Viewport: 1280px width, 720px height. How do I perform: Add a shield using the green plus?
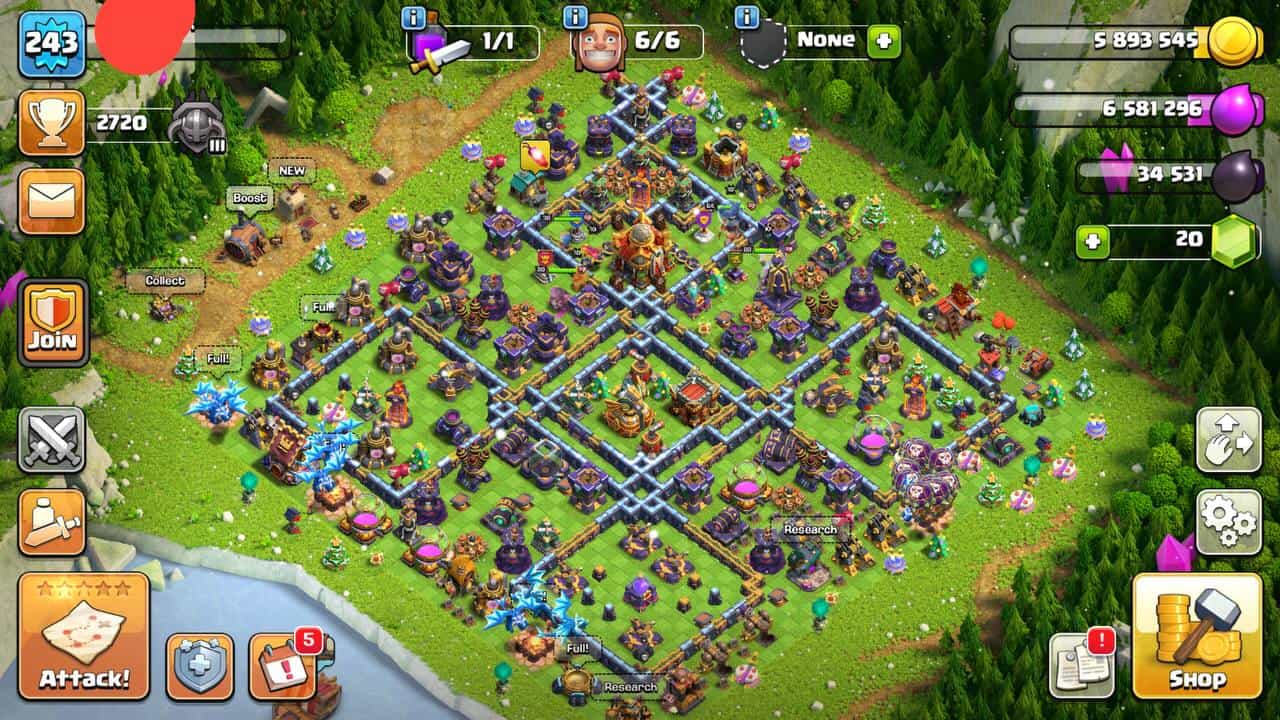pyautogui.click(x=883, y=41)
